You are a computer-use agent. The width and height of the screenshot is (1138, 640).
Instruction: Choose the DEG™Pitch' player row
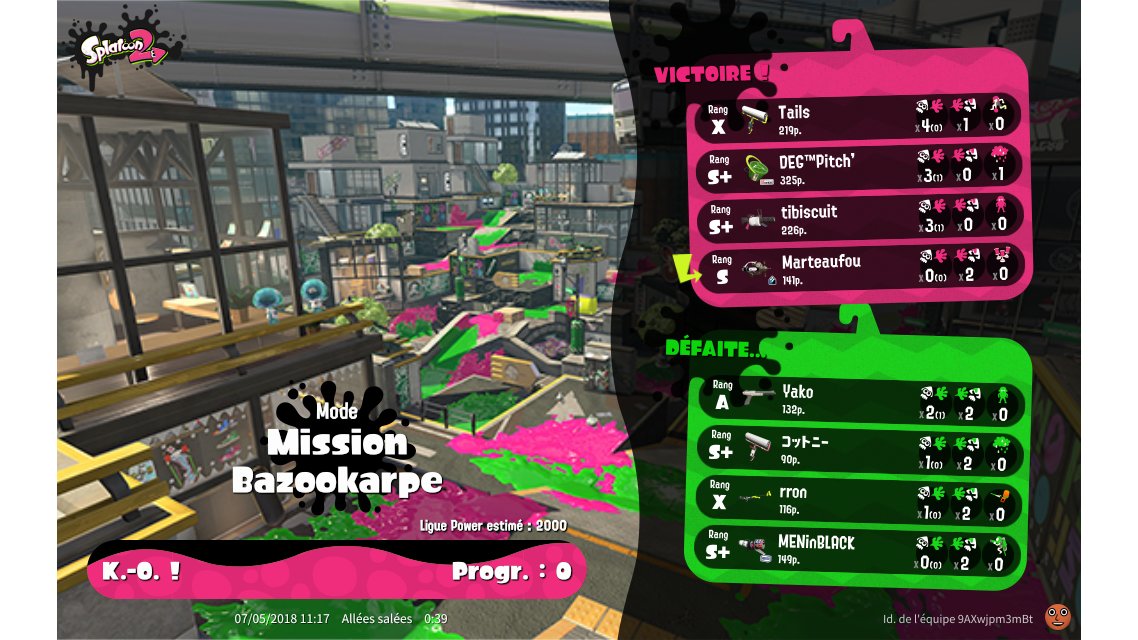pos(858,168)
